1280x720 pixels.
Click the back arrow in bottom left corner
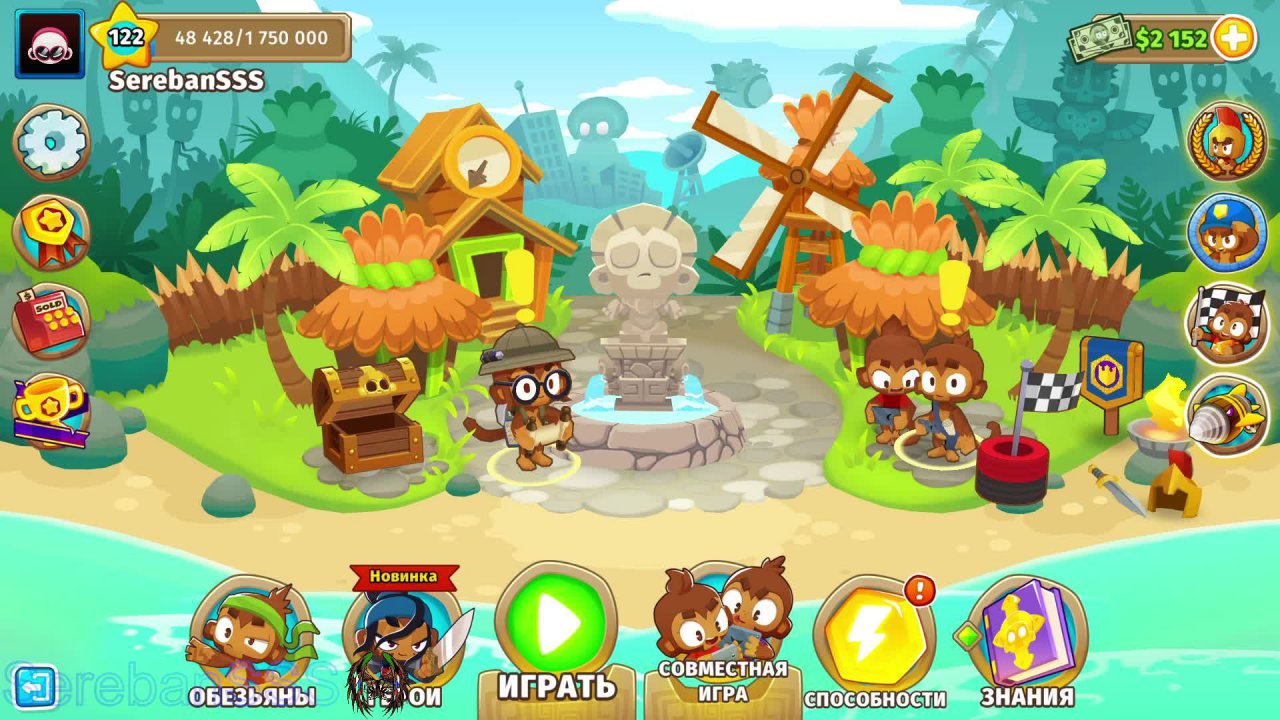point(38,687)
